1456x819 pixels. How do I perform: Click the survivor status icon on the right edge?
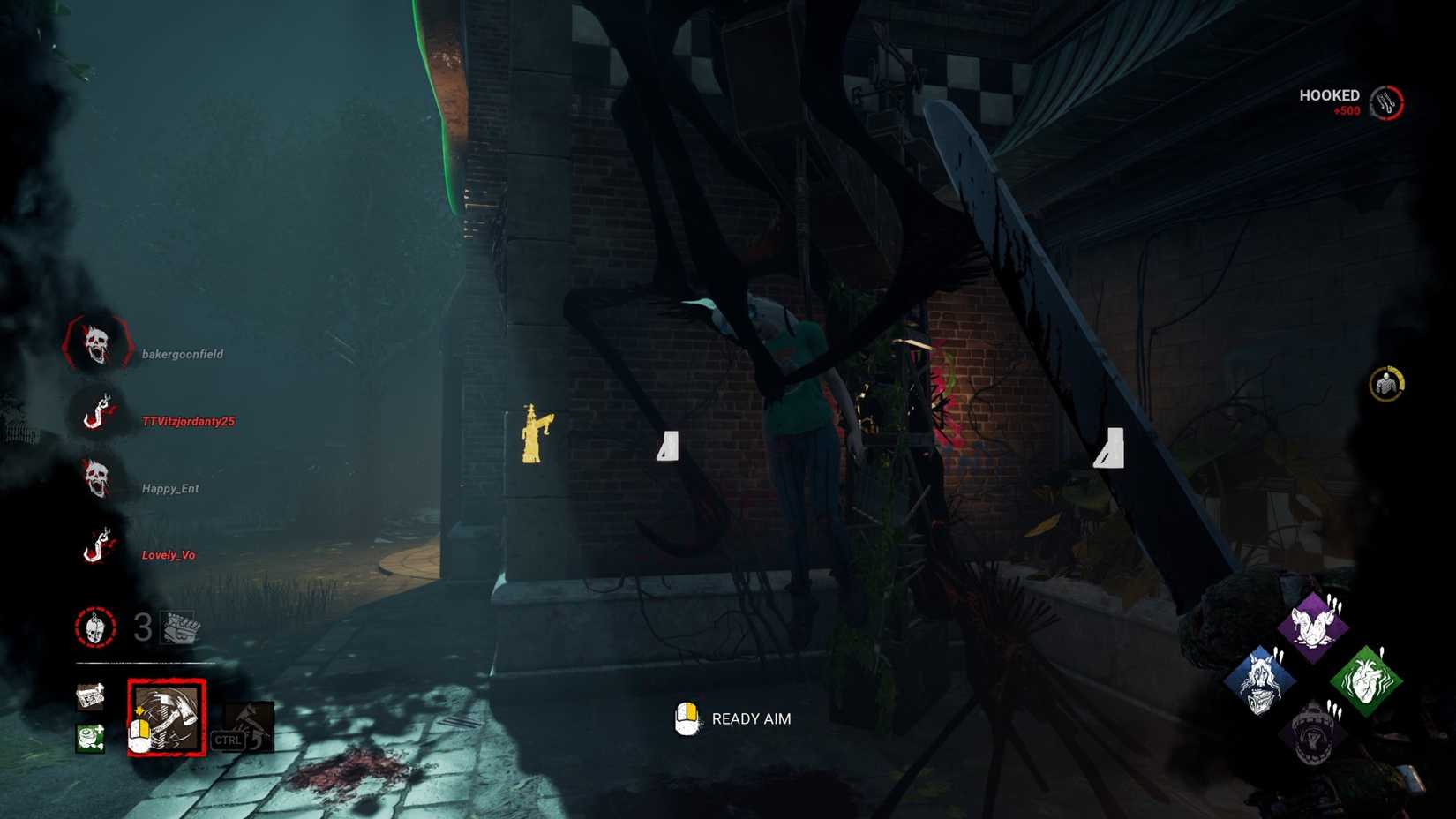pos(1385,382)
